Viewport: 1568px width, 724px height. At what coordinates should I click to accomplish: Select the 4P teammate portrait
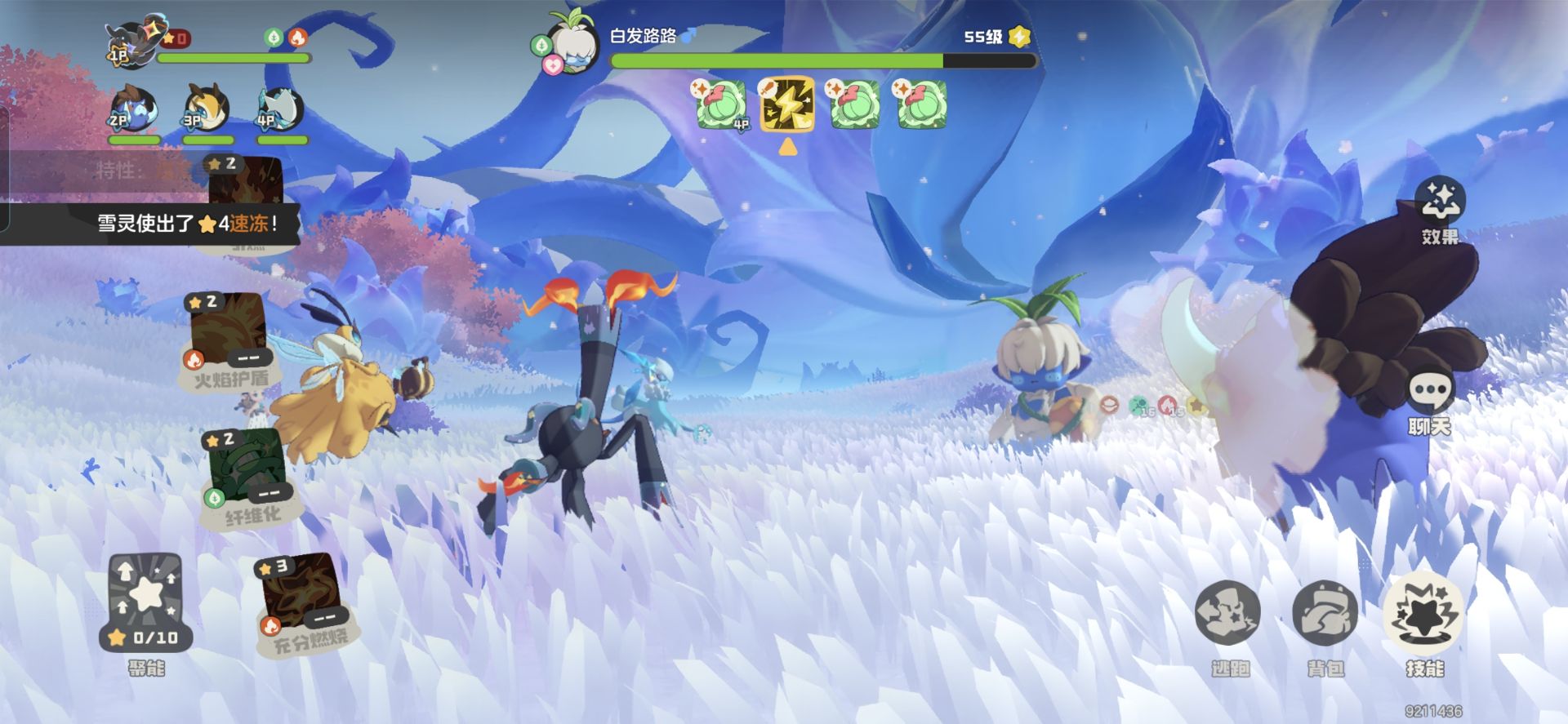280,110
